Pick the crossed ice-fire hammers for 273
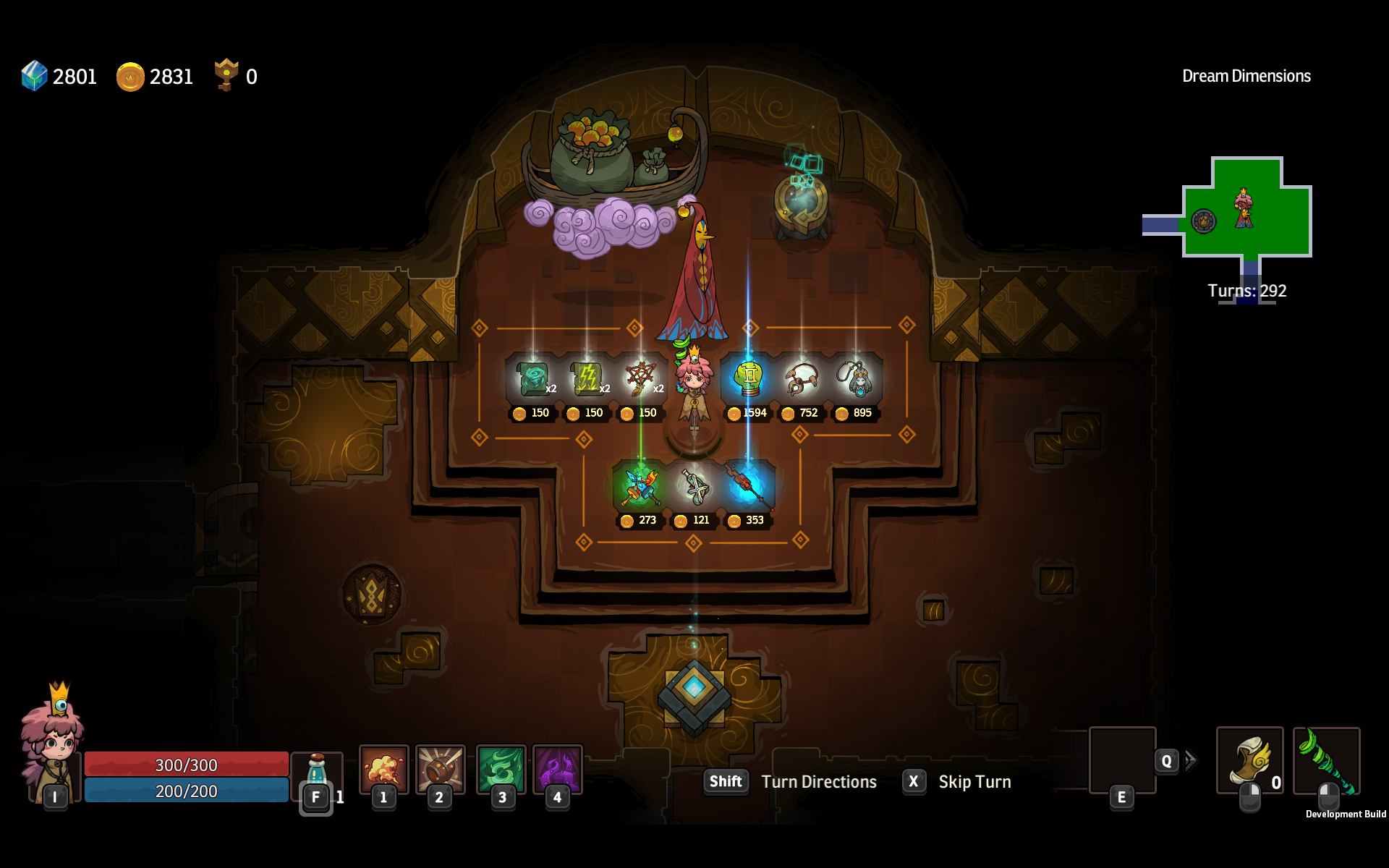Screen dimensions: 1389x868 point(640,486)
